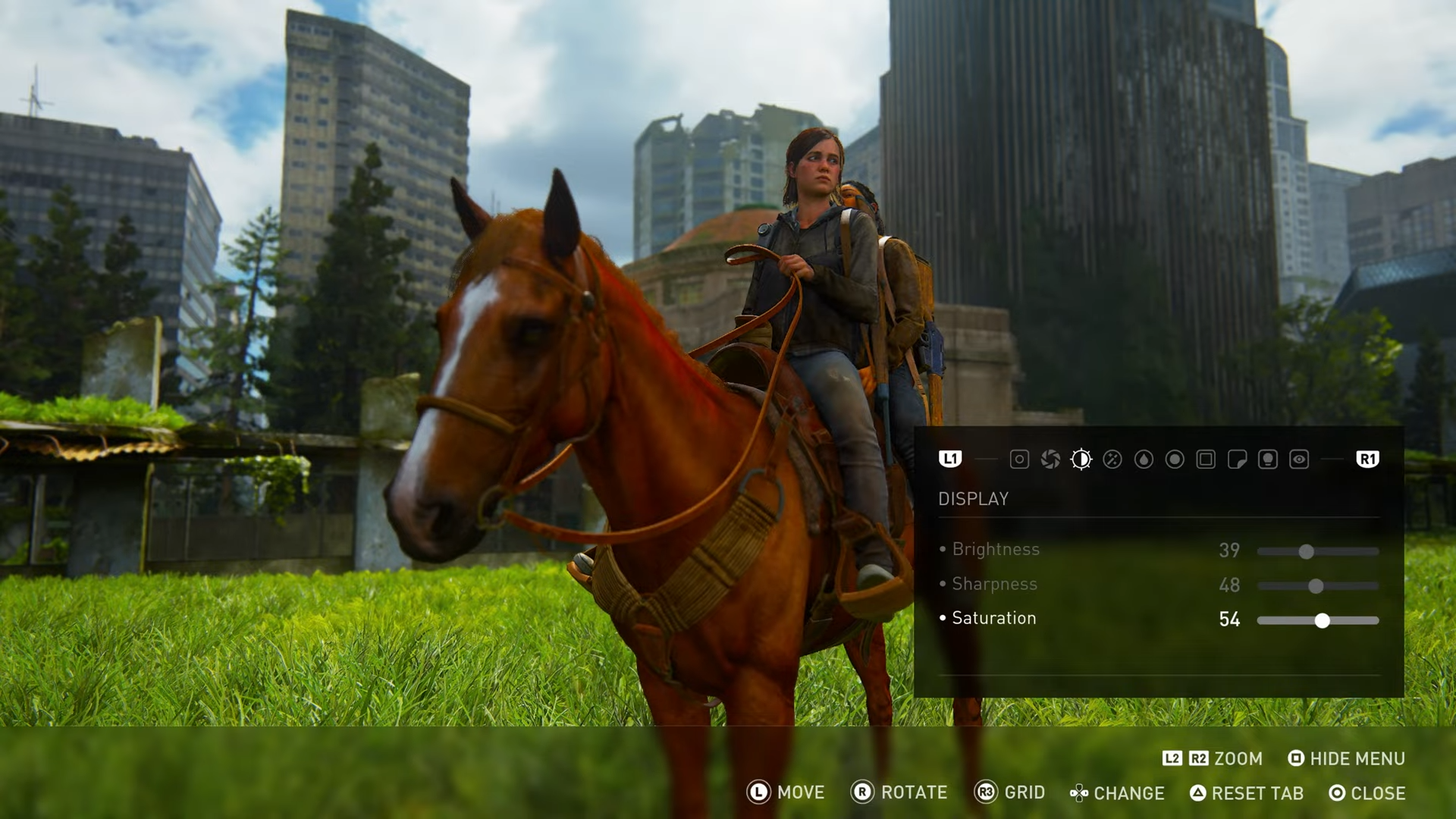
Task: Select the square frame tab
Action: click(1206, 460)
